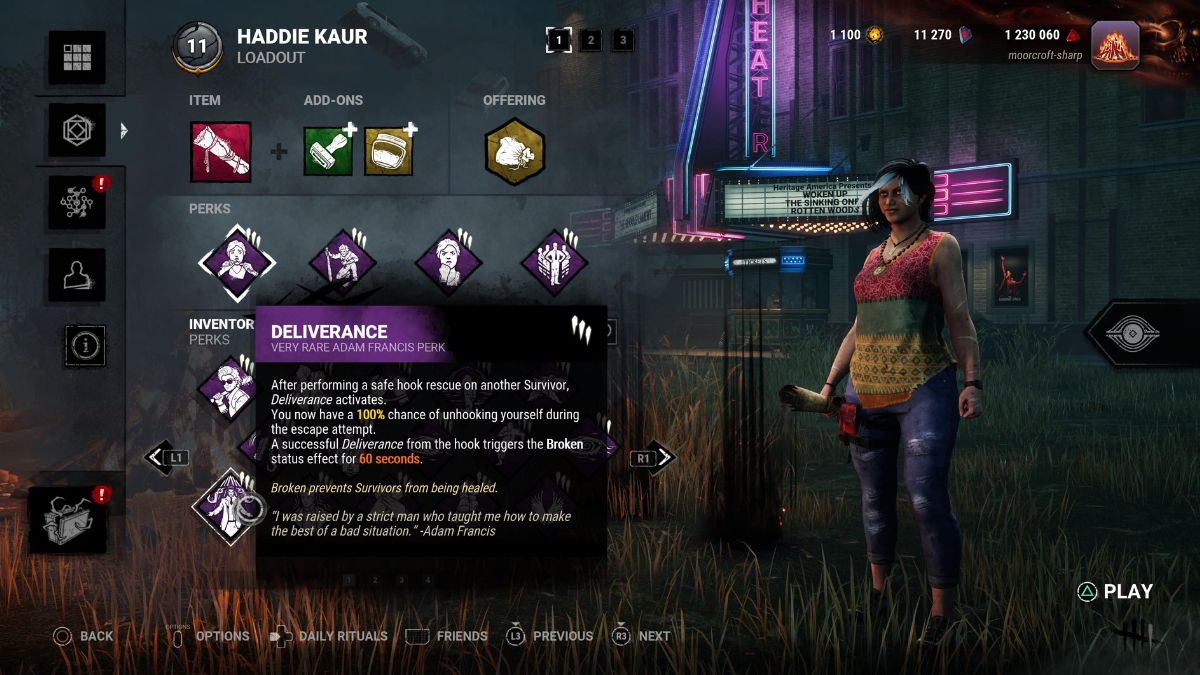The width and height of the screenshot is (1200, 675).
Task: Choose the green stamp add-on slot
Action: pyautogui.click(x=329, y=151)
